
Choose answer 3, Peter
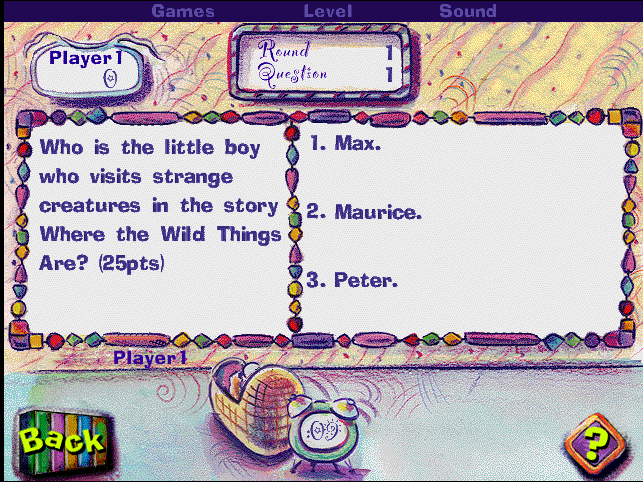point(353,281)
